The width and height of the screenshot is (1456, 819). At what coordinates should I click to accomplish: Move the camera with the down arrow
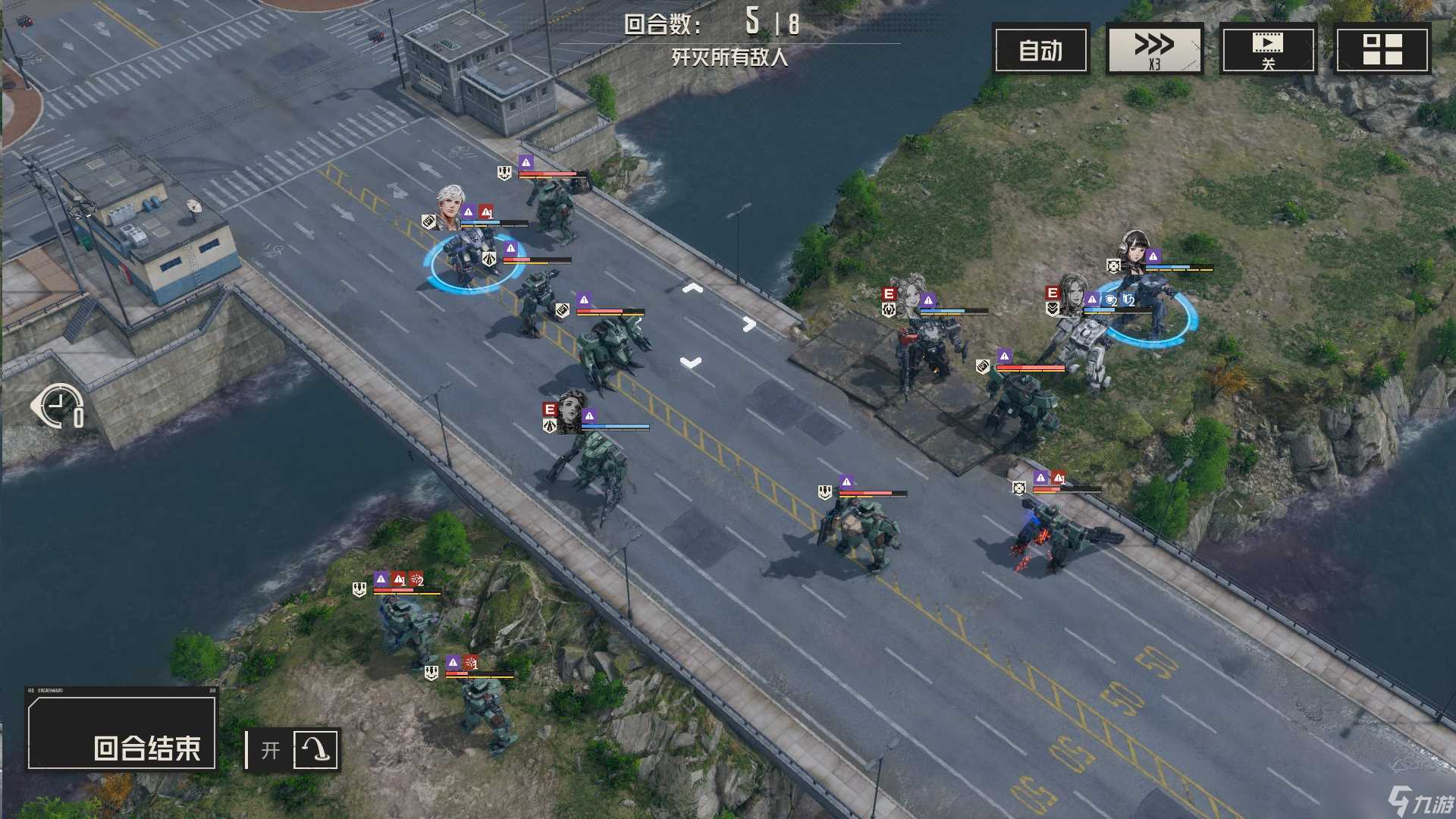coord(690,362)
